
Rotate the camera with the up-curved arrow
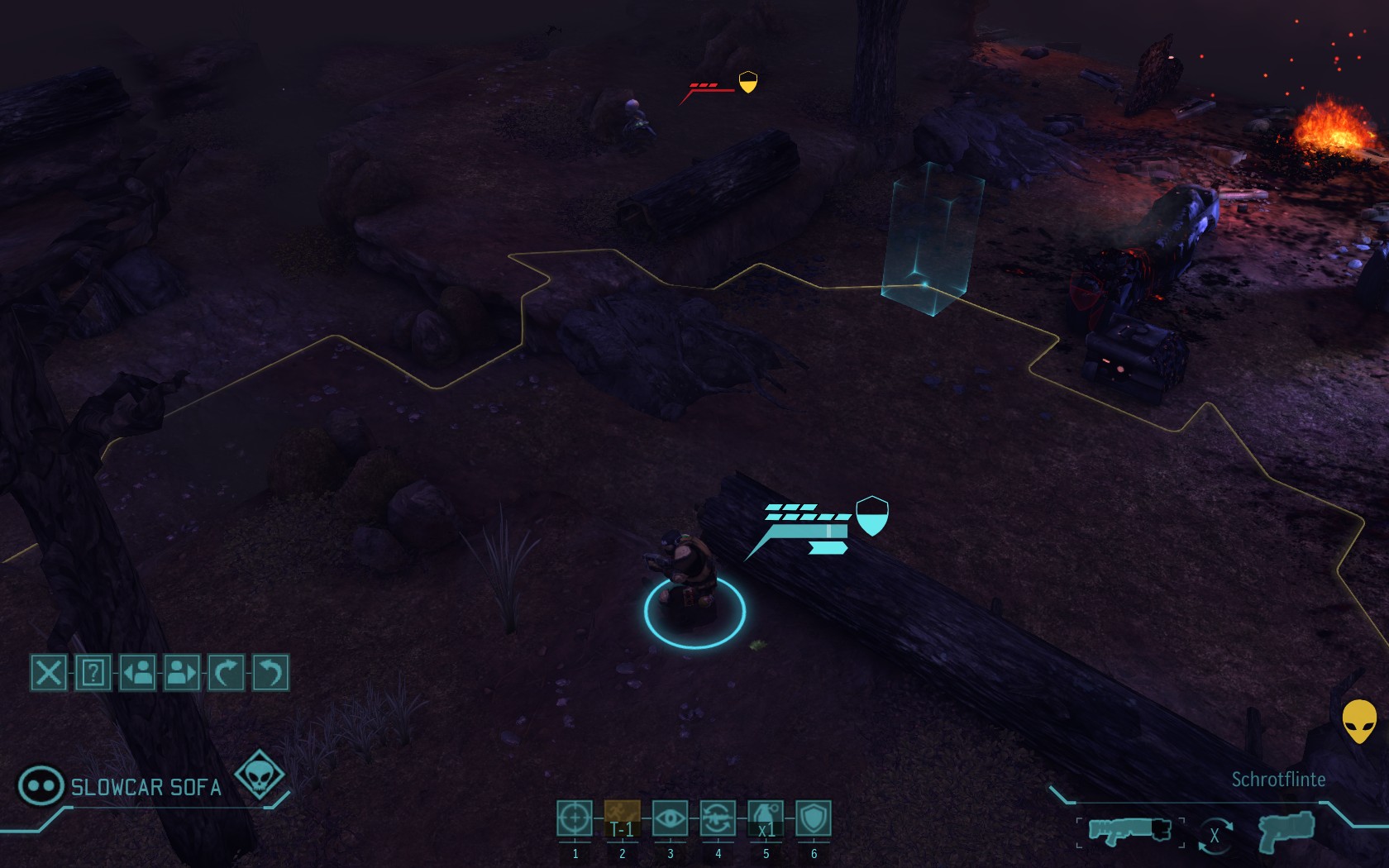click(x=226, y=673)
